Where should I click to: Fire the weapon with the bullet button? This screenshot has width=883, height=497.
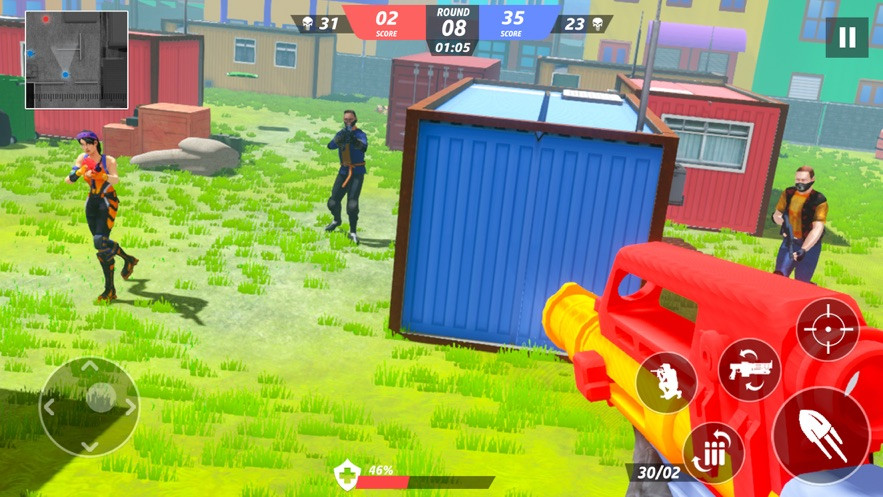point(821,436)
